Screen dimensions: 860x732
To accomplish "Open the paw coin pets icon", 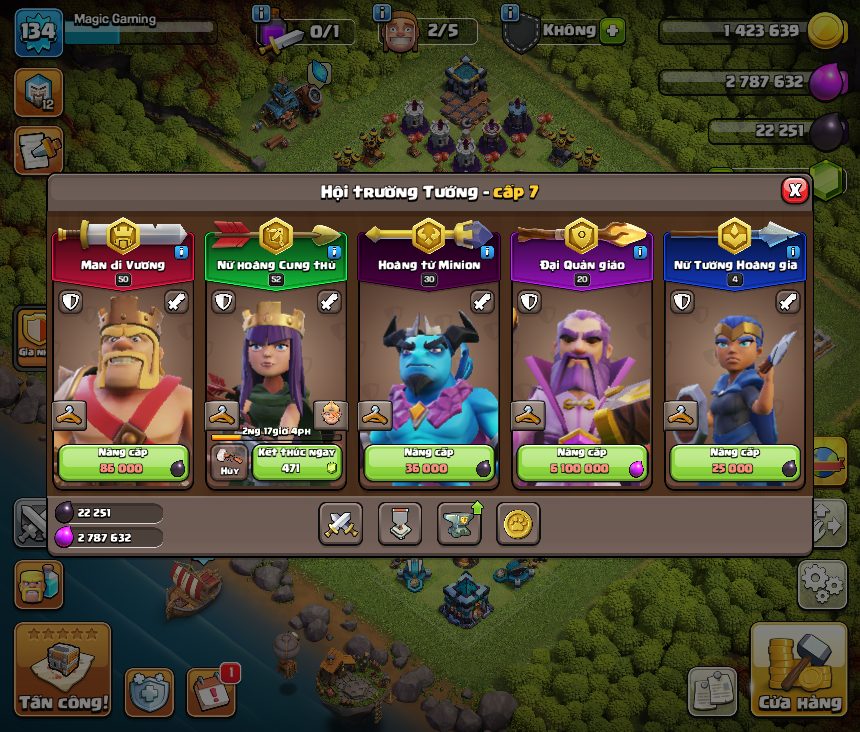I will coord(518,523).
